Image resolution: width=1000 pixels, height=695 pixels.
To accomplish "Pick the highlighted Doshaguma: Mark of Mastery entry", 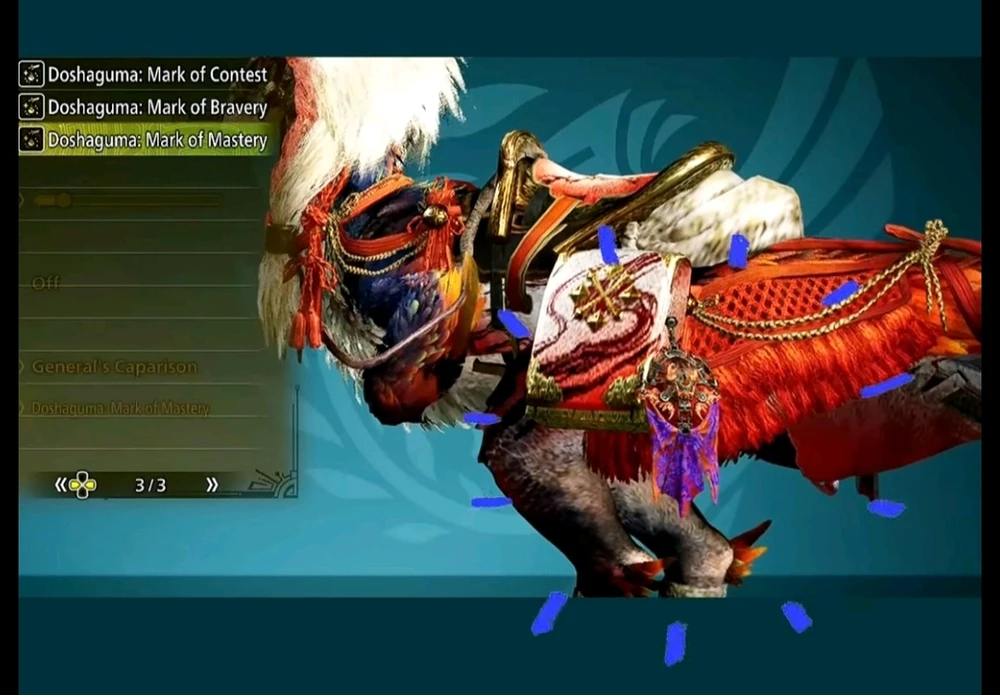I will pyautogui.click(x=146, y=140).
